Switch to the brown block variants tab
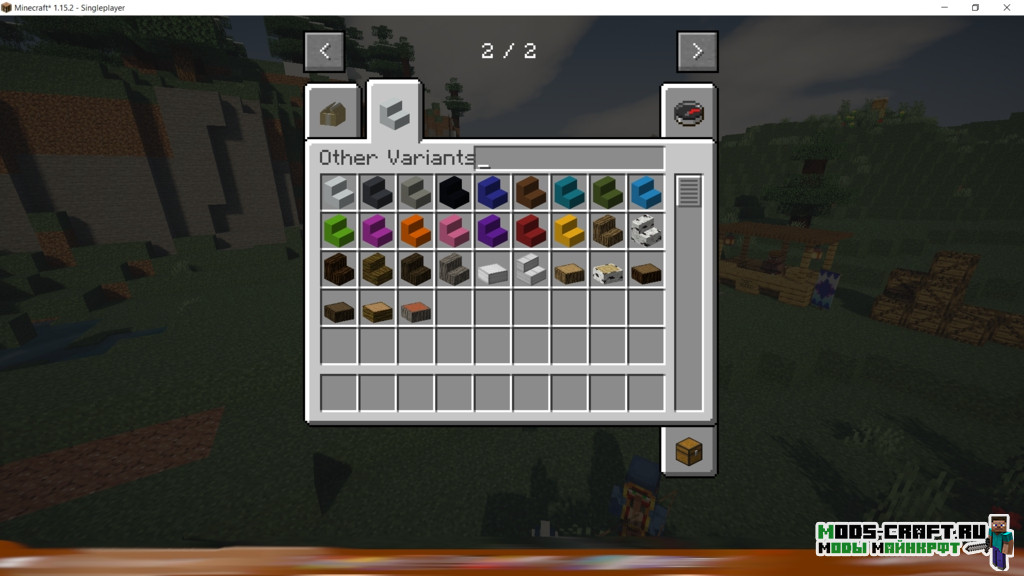Image resolution: width=1024 pixels, height=576 pixels. 333,113
